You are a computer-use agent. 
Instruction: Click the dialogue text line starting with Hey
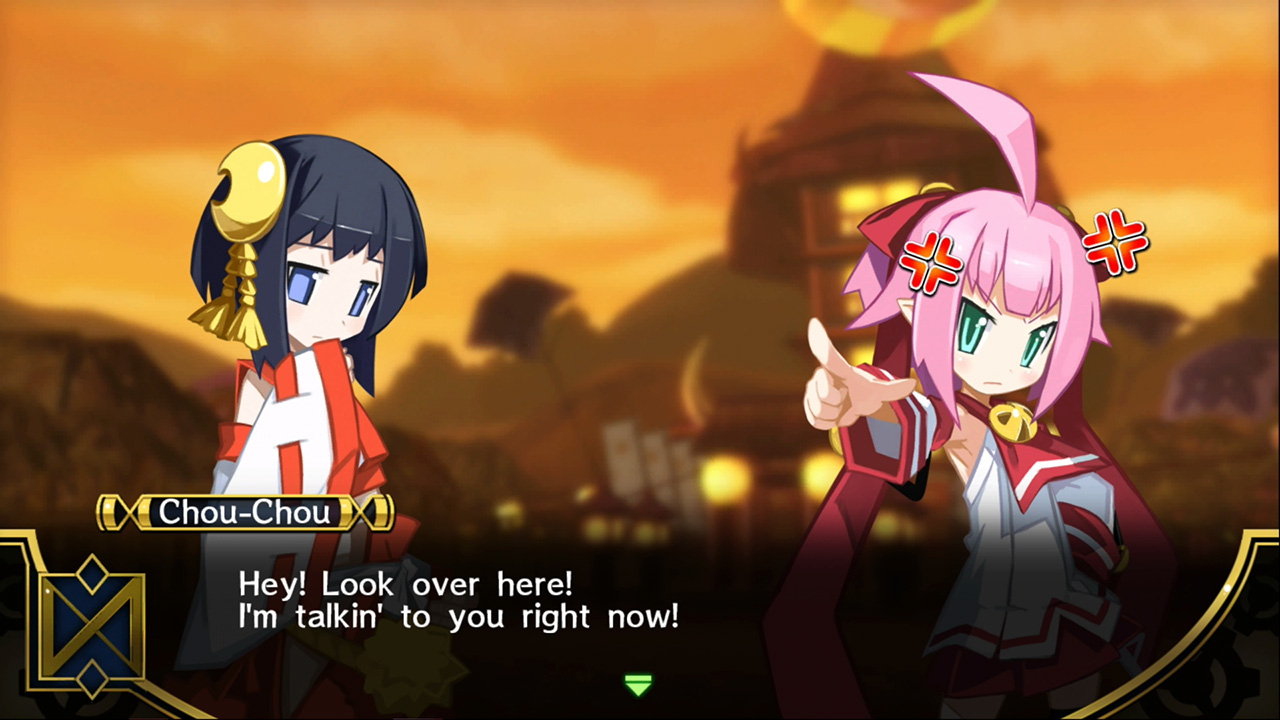440,585
